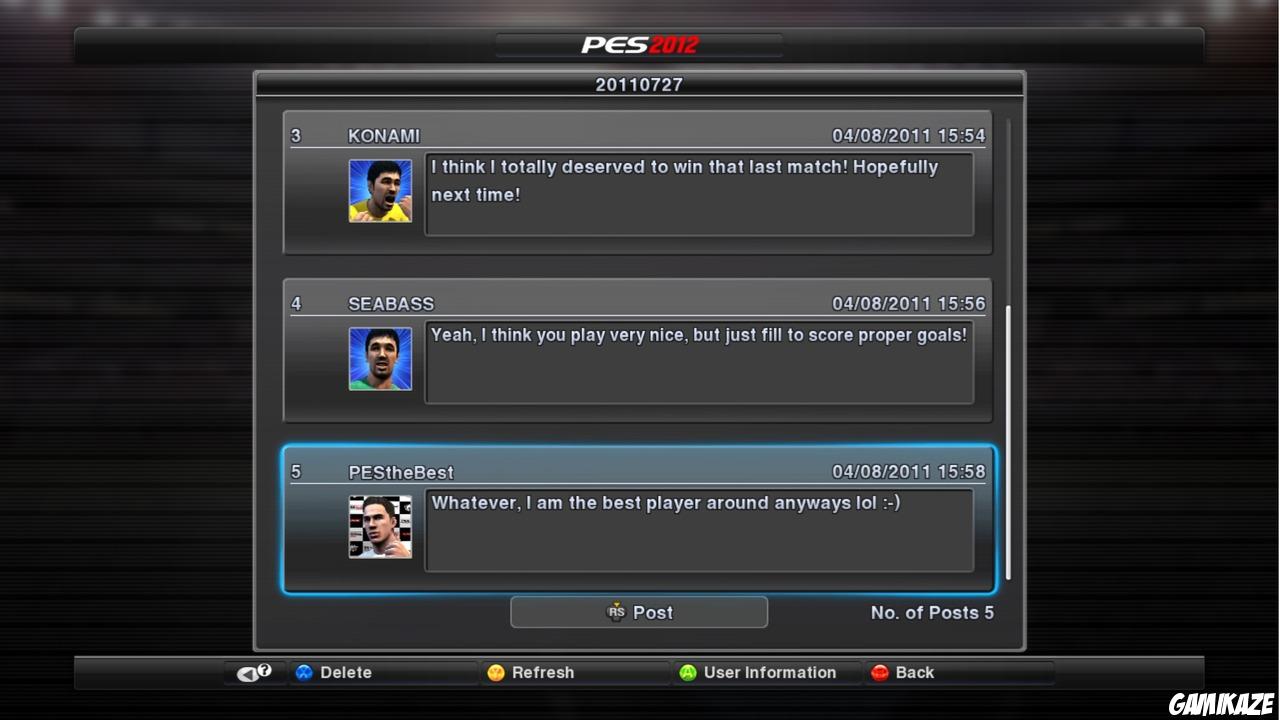
Task: Click the 20110727 thread title bar
Action: point(638,85)
